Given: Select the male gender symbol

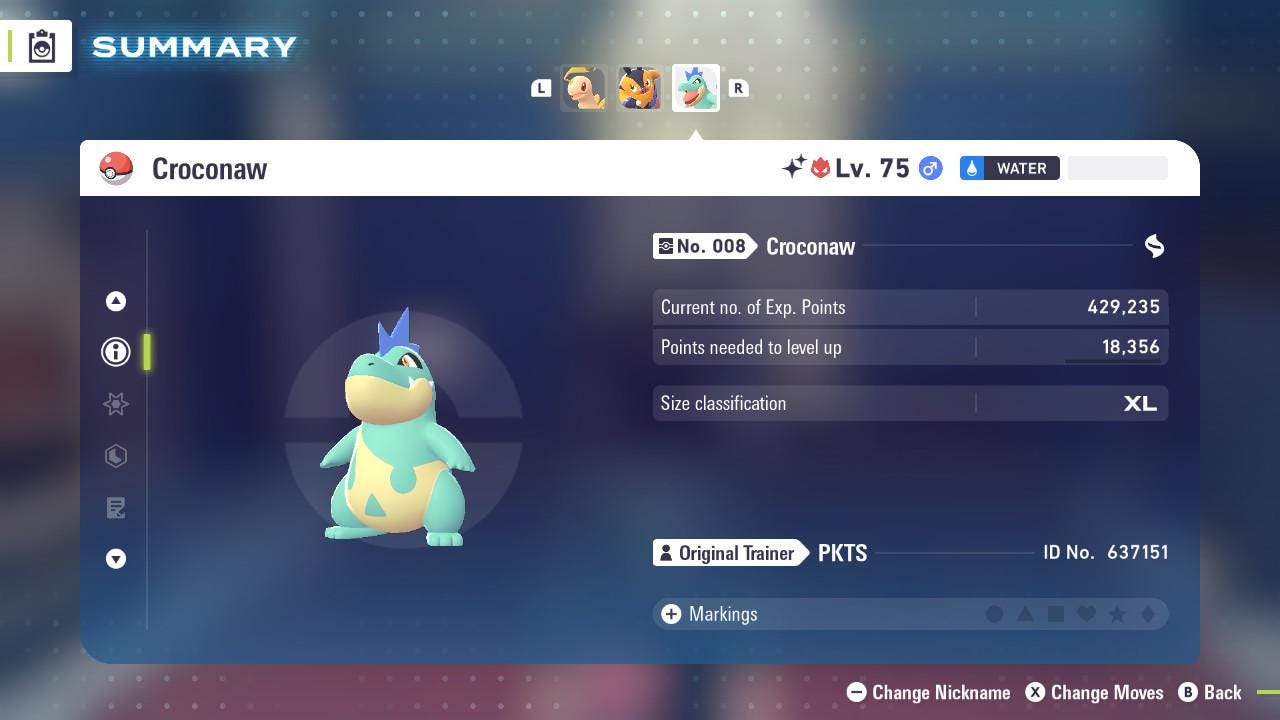Looking at the screenshot, I should 929,168.
